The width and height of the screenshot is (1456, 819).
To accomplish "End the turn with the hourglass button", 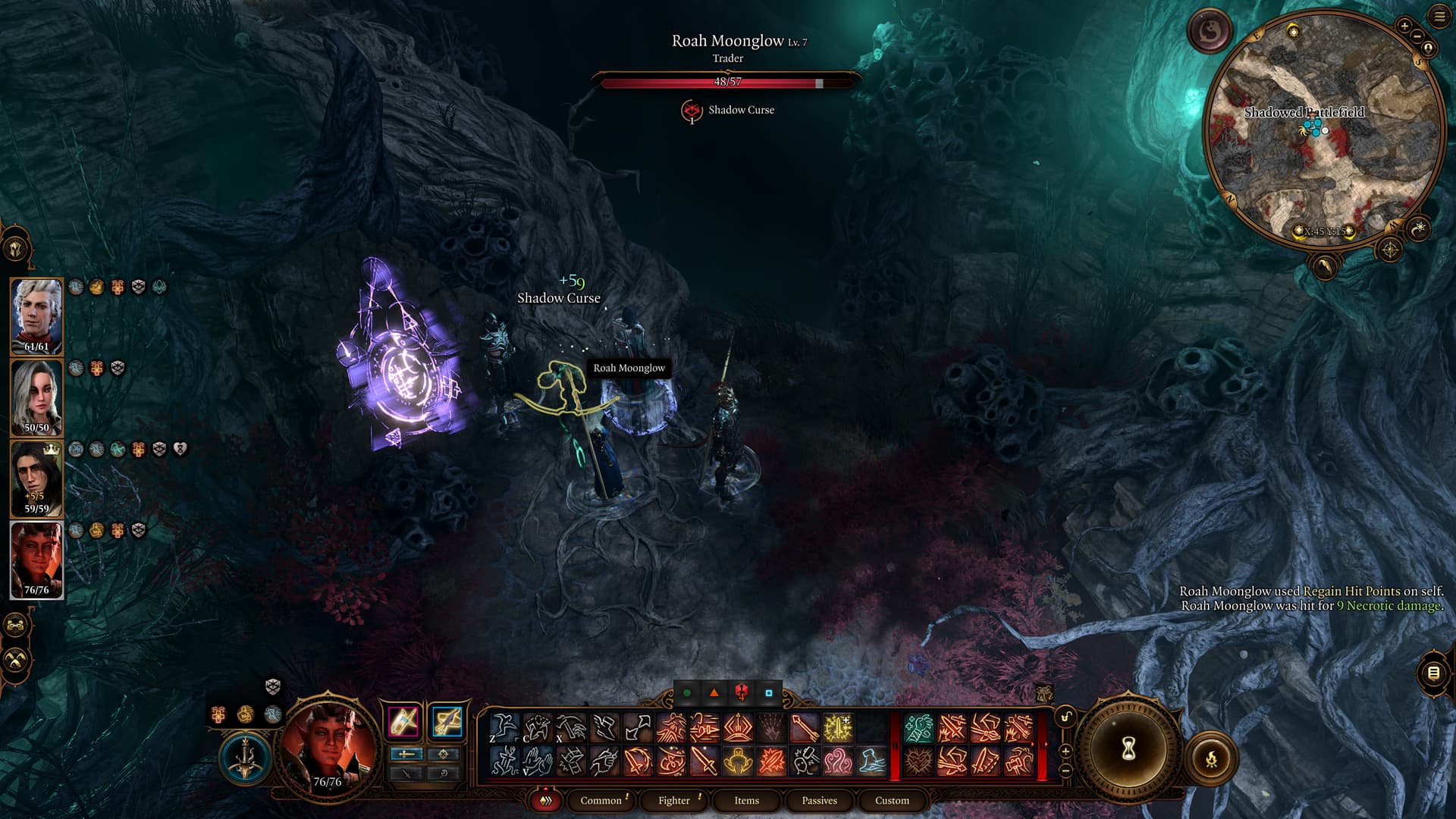I will pyautogui.click(x=1128, y=749).
